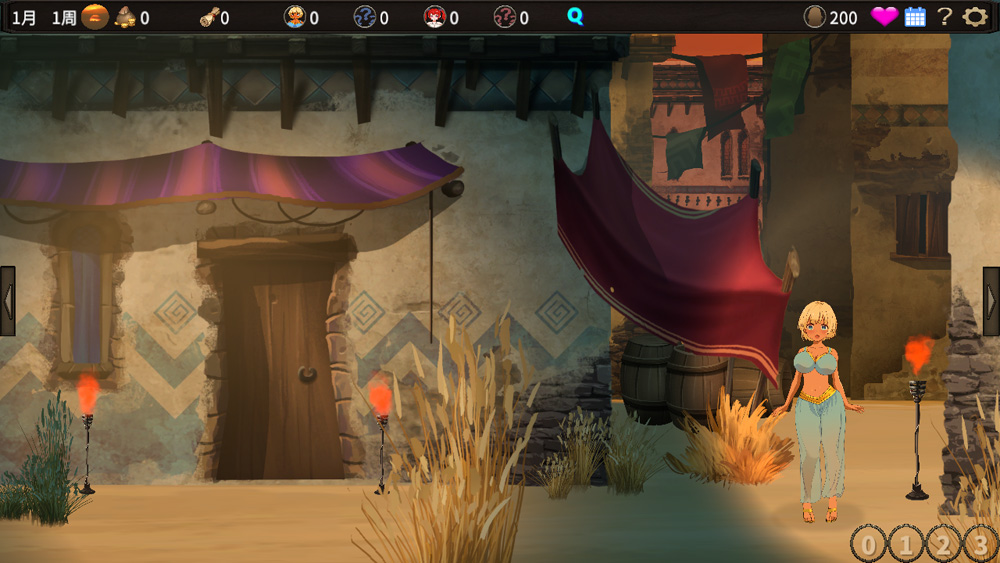Click the cyan magnifier search icon
Screen dimensions: 1000x563
(575, 17)
